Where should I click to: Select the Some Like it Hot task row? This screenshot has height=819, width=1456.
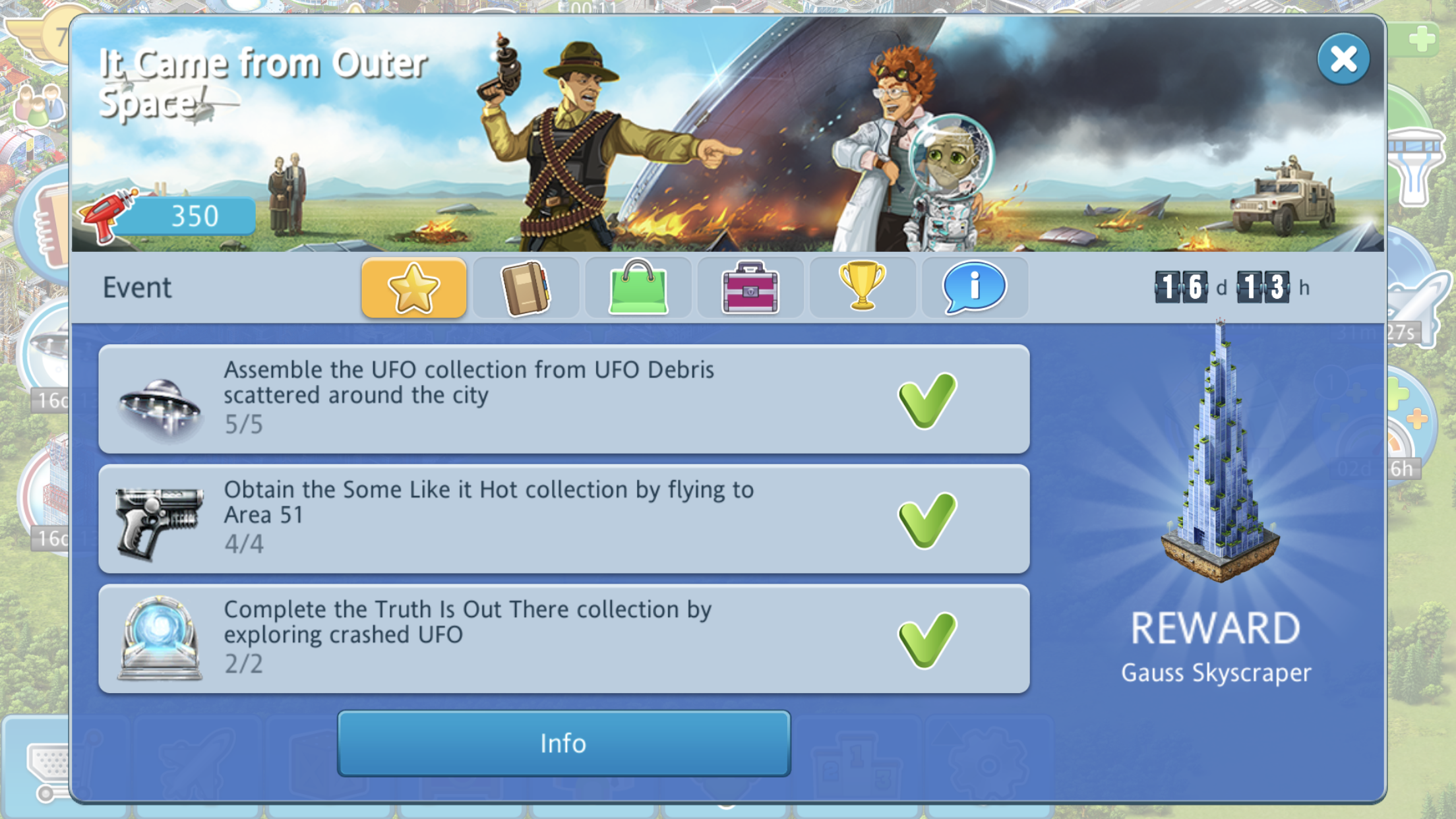[x=564, y=519]
